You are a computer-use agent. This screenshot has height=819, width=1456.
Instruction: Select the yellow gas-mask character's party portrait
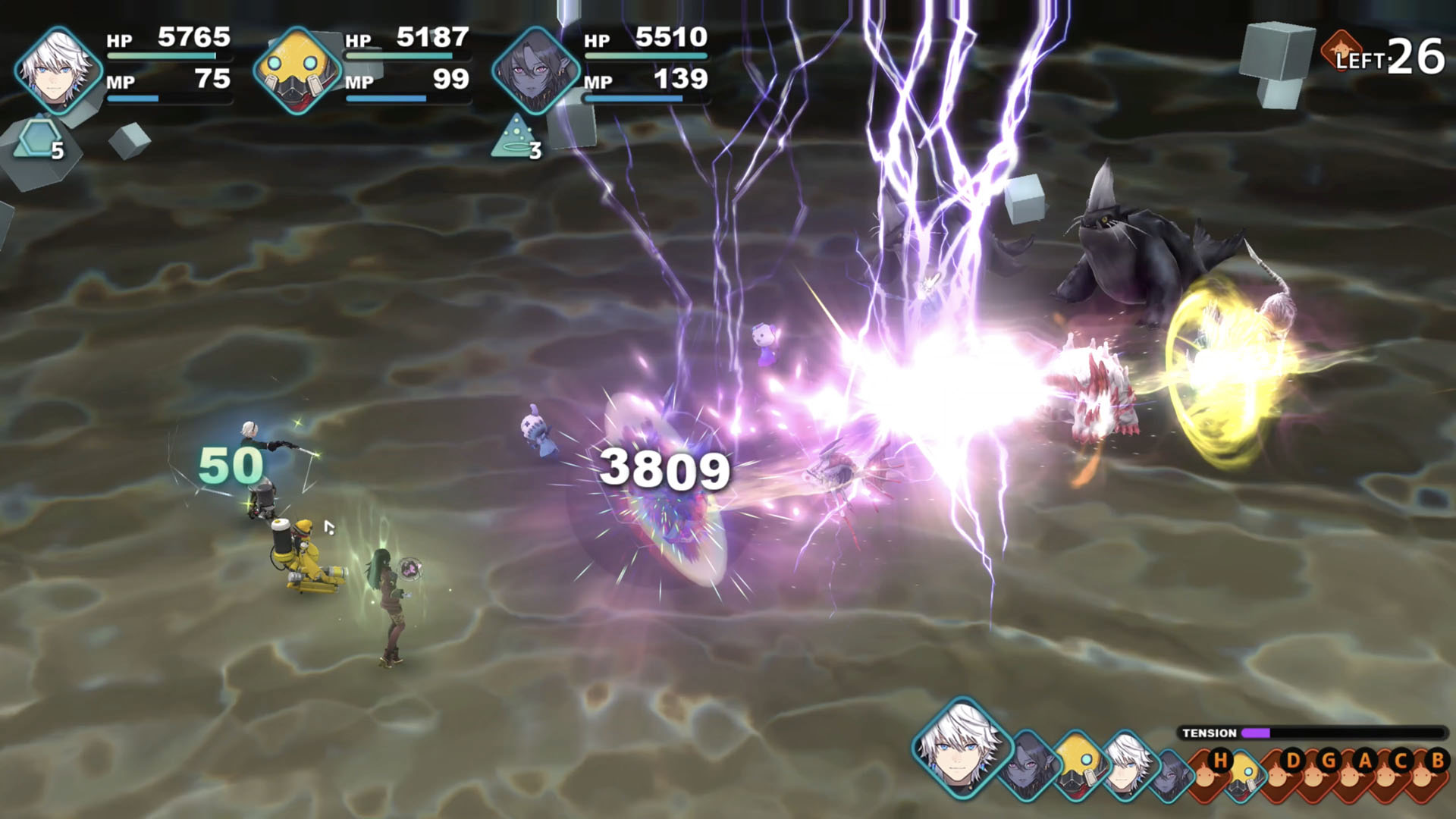pyautogui.click(x=297, y=70)
